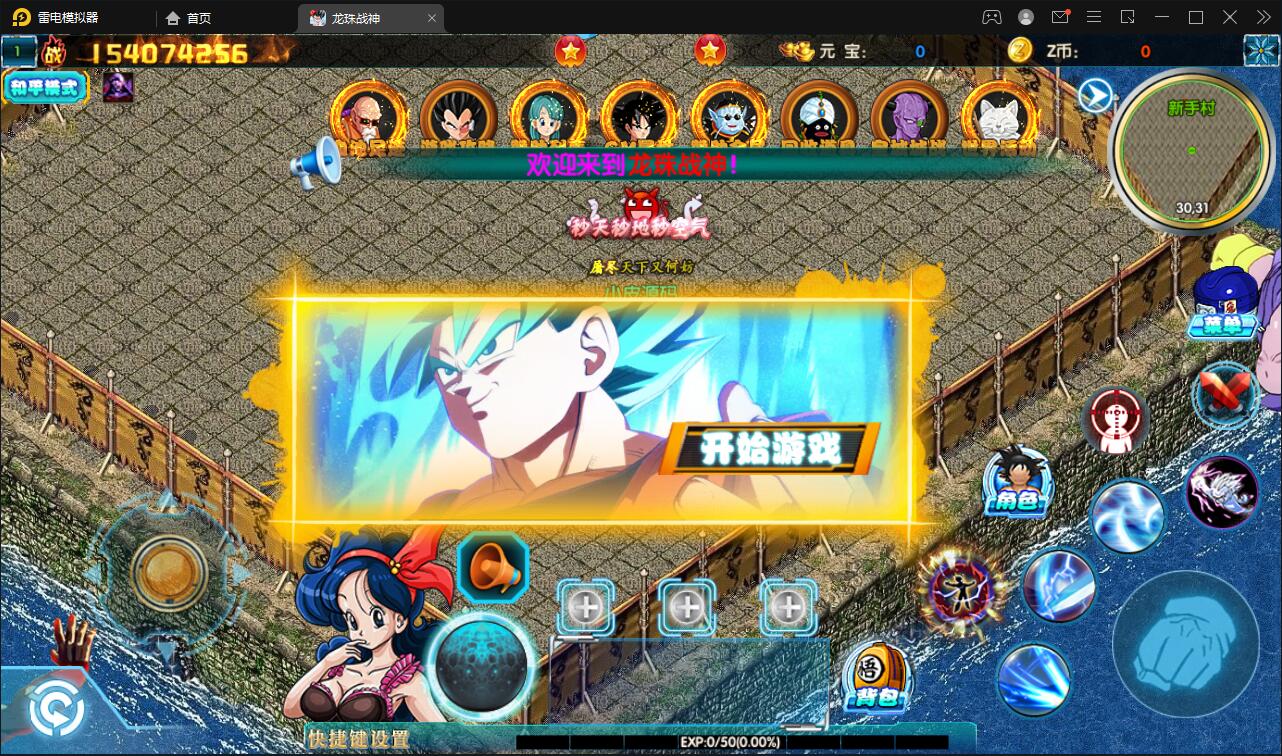
Task: Collapse the top menu with the blue arrow
Action: click(x=1095, y=94)
